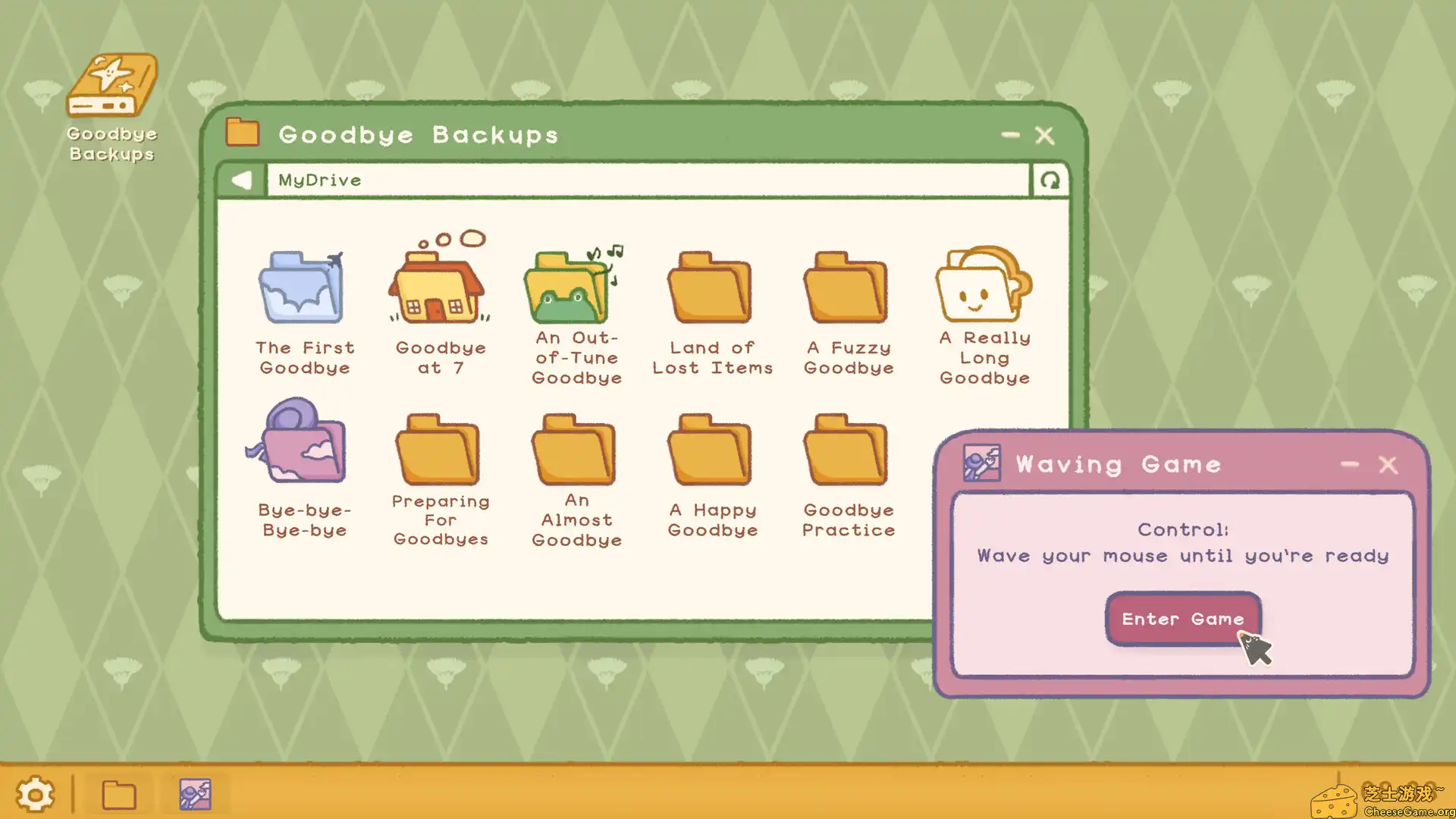
Task: Open the Goodbye Backups desktop drive icon
Action: (111, 83)
